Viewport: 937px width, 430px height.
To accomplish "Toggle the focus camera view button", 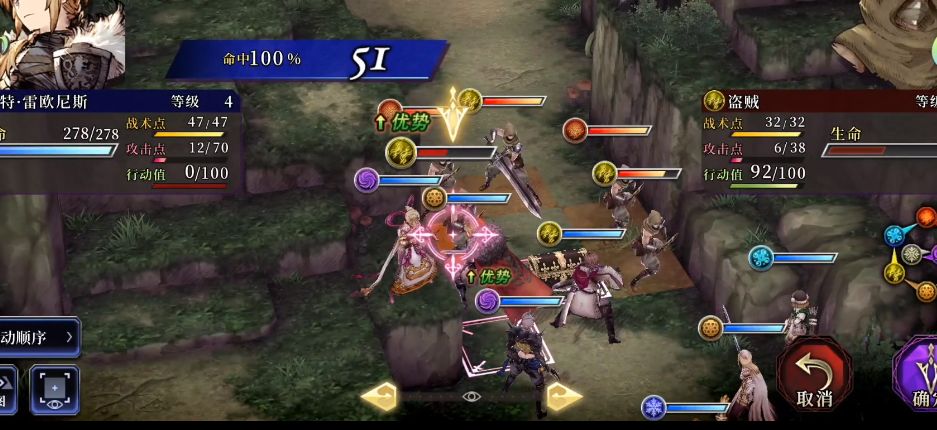I will [x=54, y=389].
